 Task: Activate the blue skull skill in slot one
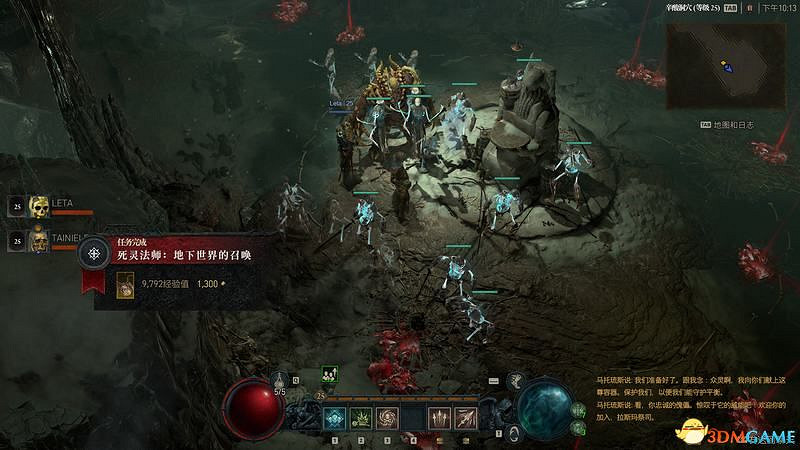pos(335,418)
